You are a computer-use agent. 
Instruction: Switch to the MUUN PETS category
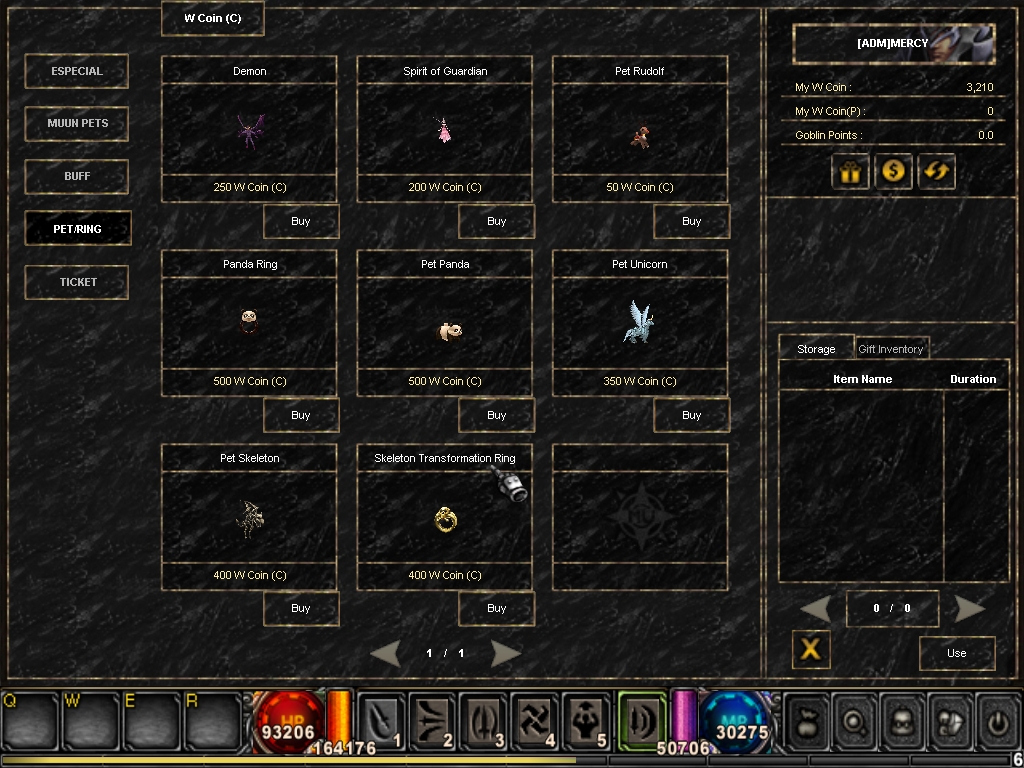pos(77,124)
